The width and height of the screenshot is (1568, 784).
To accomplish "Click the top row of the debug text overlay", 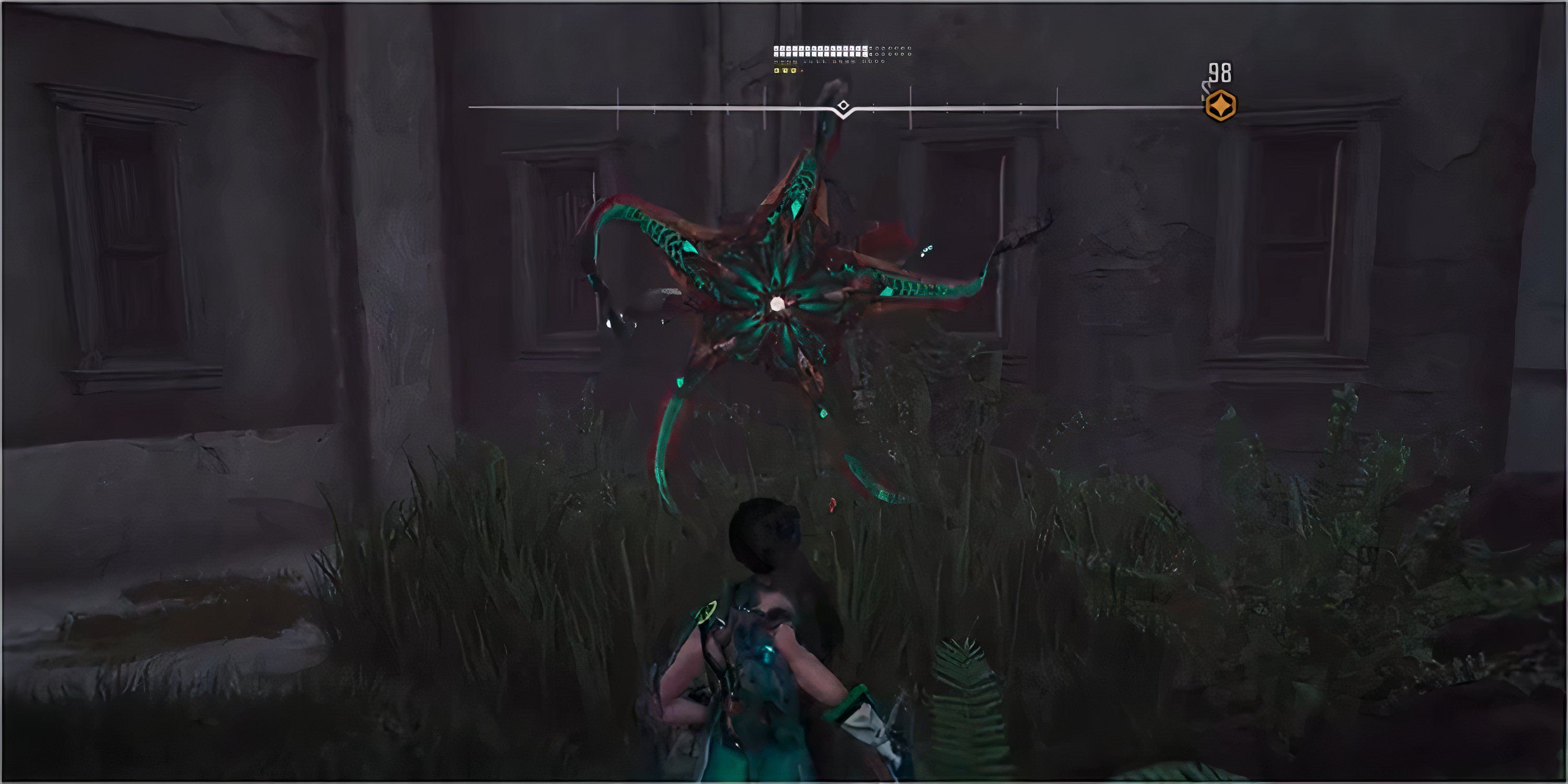I will pos(816,49).
